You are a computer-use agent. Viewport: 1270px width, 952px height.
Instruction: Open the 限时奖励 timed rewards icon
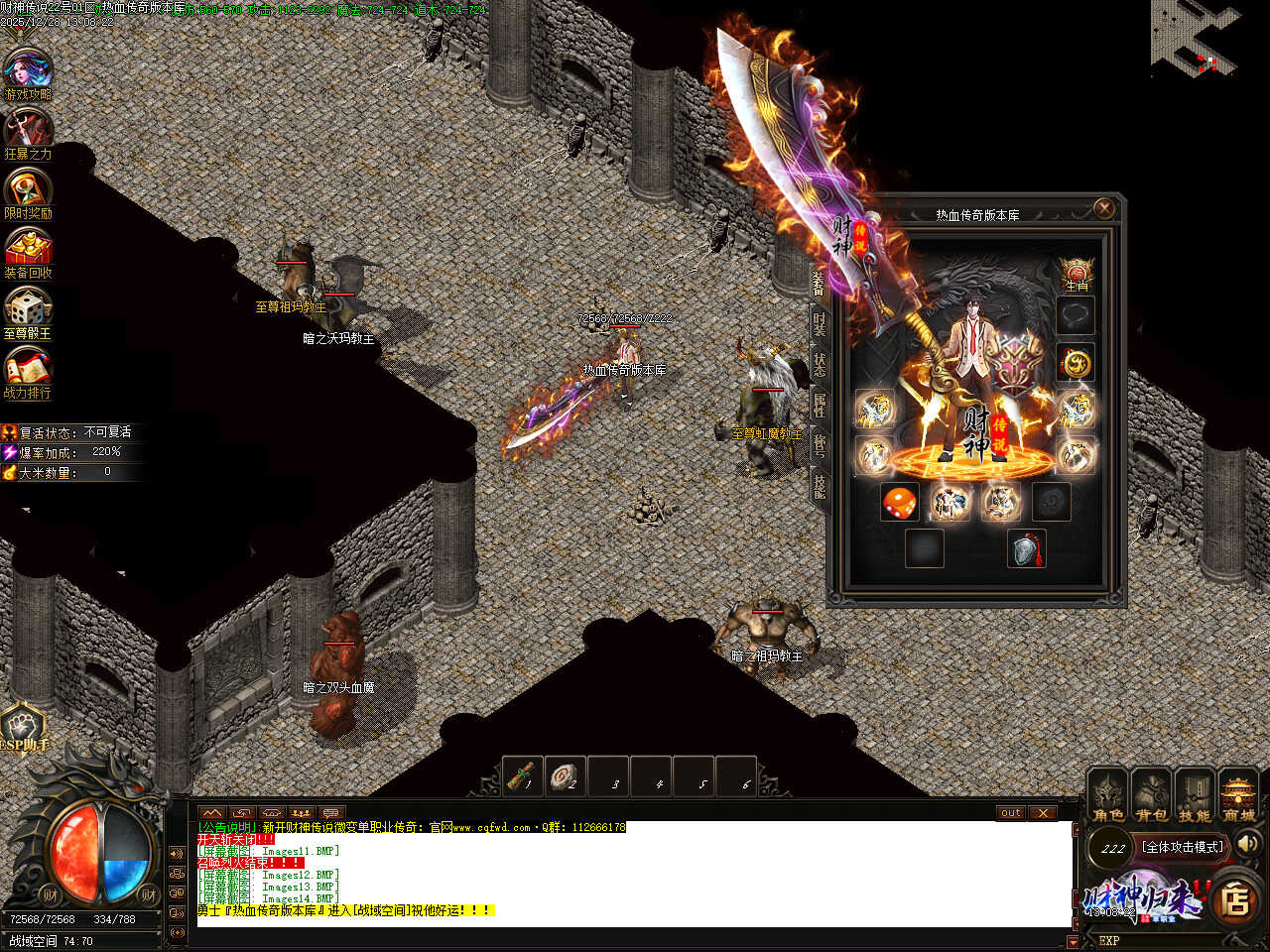point(28,192)
